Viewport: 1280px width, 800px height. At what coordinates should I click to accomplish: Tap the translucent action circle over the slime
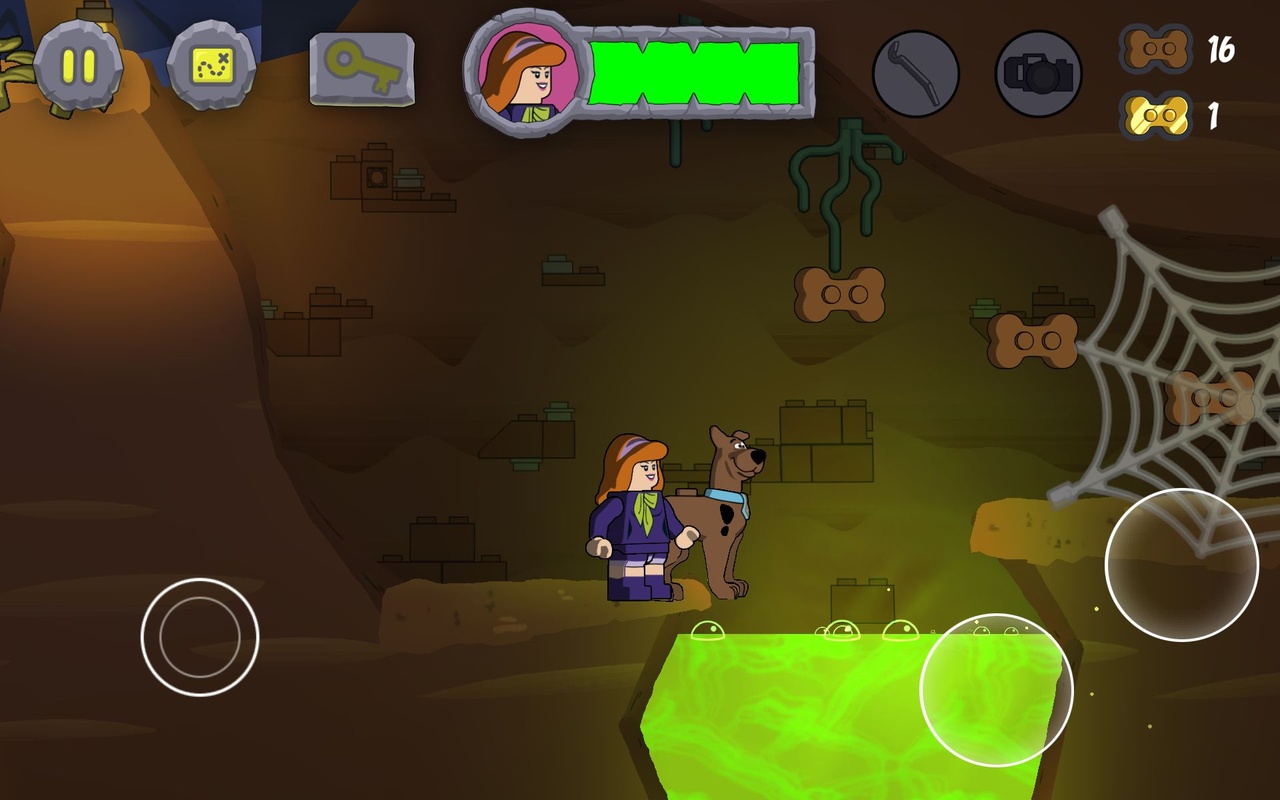[x=996, y=690]
